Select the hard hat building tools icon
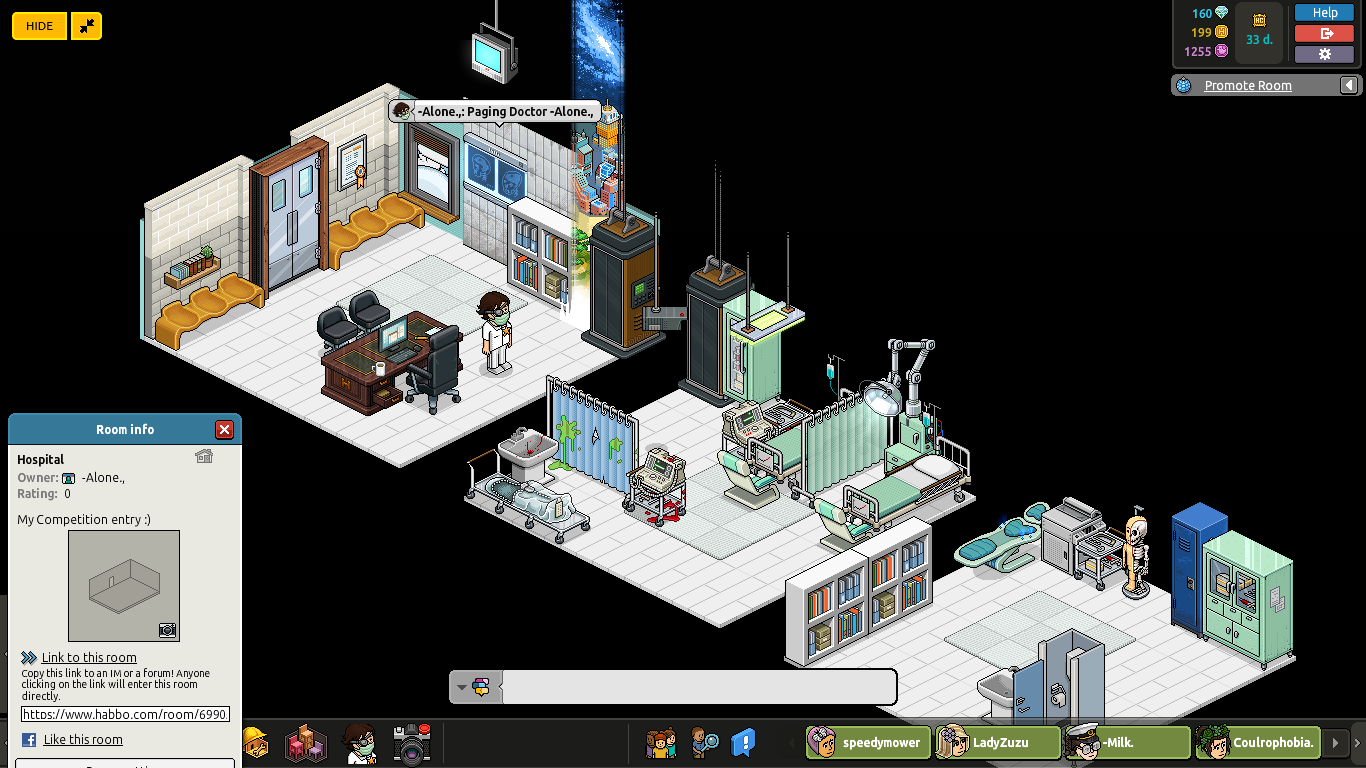The image size is (1366, 768). click(x=258, y=742)
